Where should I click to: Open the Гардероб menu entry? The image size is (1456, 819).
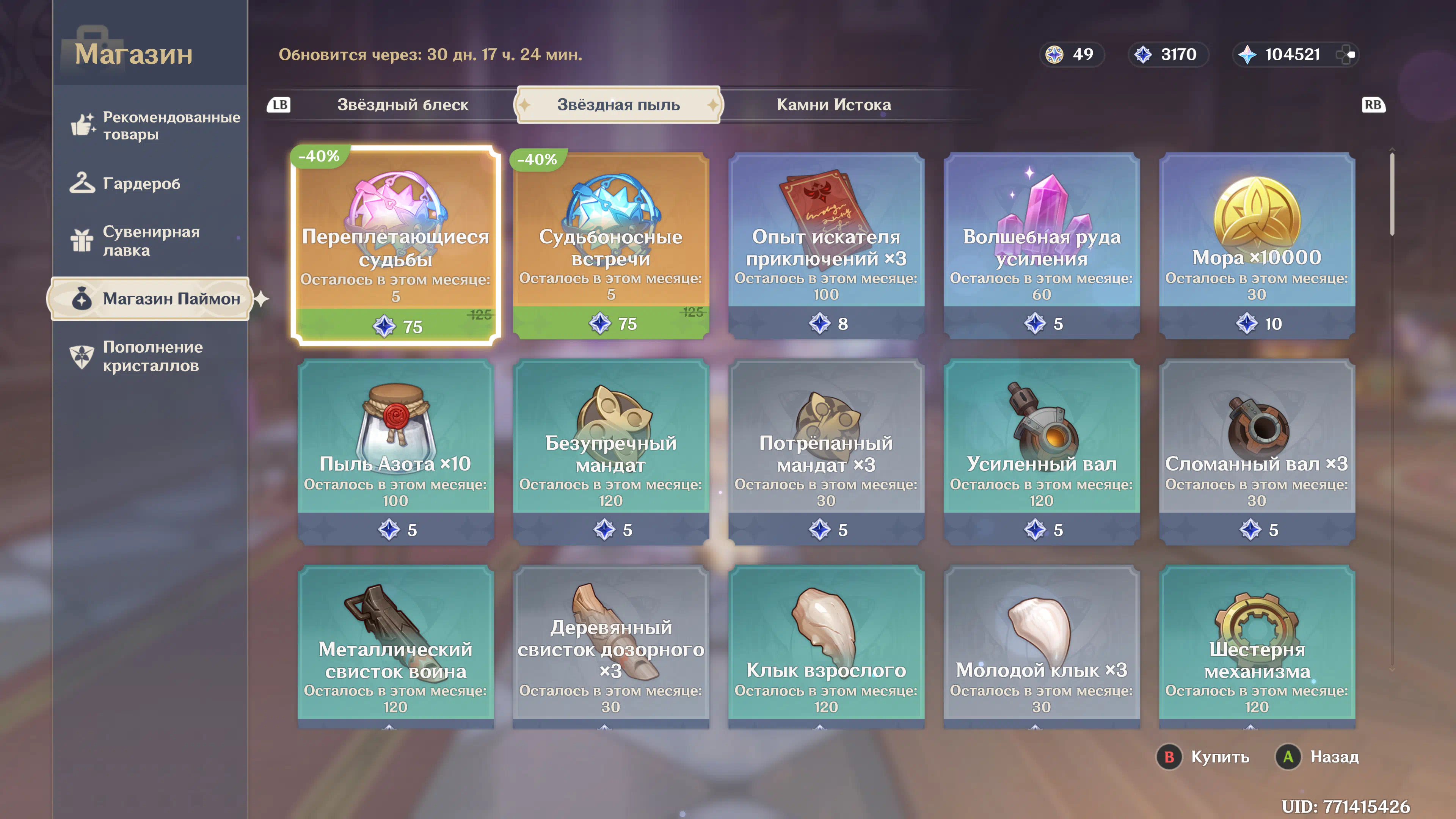141,184
